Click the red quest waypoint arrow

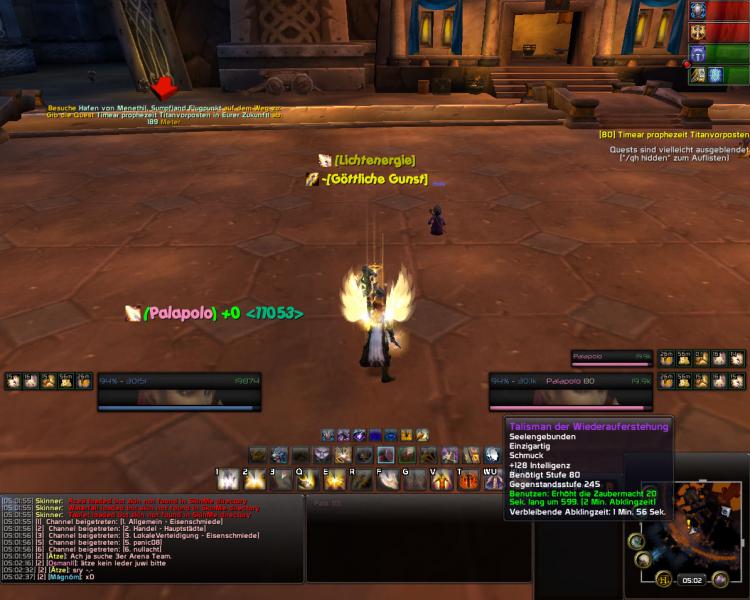[x=164, y=88]
